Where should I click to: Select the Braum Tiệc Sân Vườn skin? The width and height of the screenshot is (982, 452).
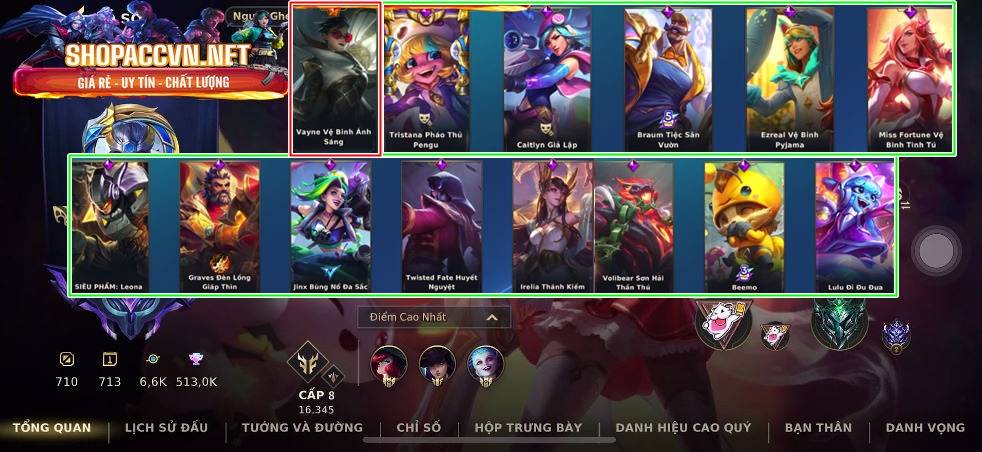pyautogui.click(x=668, y=80)
